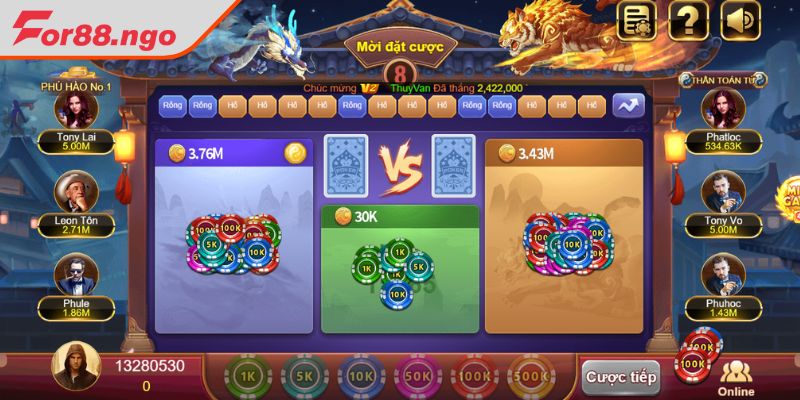Select the 1K betting chip
Image resolution: width=800 pixels, height=400 pixels.
248,376
